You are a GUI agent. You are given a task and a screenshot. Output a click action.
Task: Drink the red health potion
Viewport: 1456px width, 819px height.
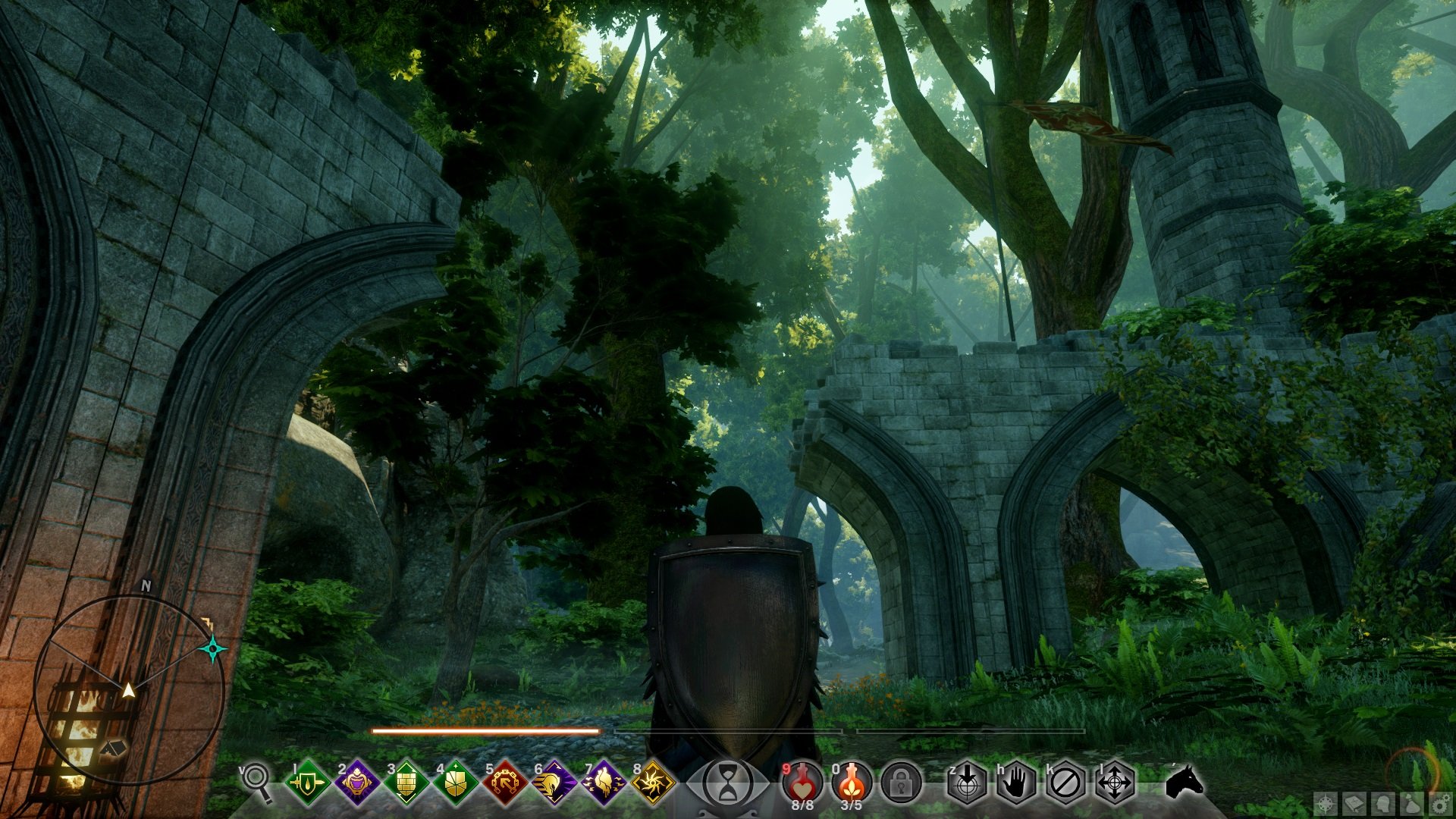[802, 782]
